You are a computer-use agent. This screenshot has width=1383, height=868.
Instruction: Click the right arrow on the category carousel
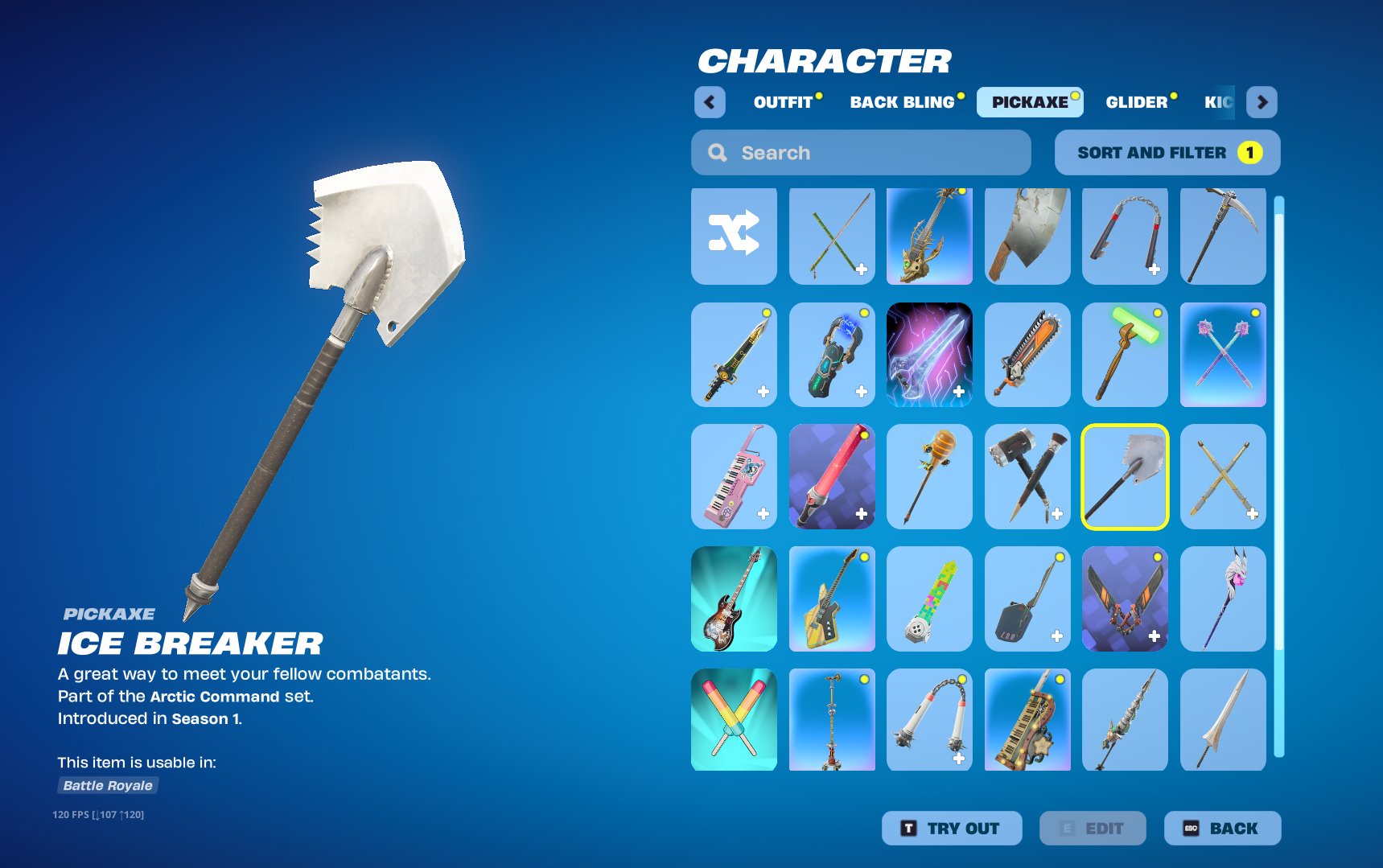[x=1262, y=102]
